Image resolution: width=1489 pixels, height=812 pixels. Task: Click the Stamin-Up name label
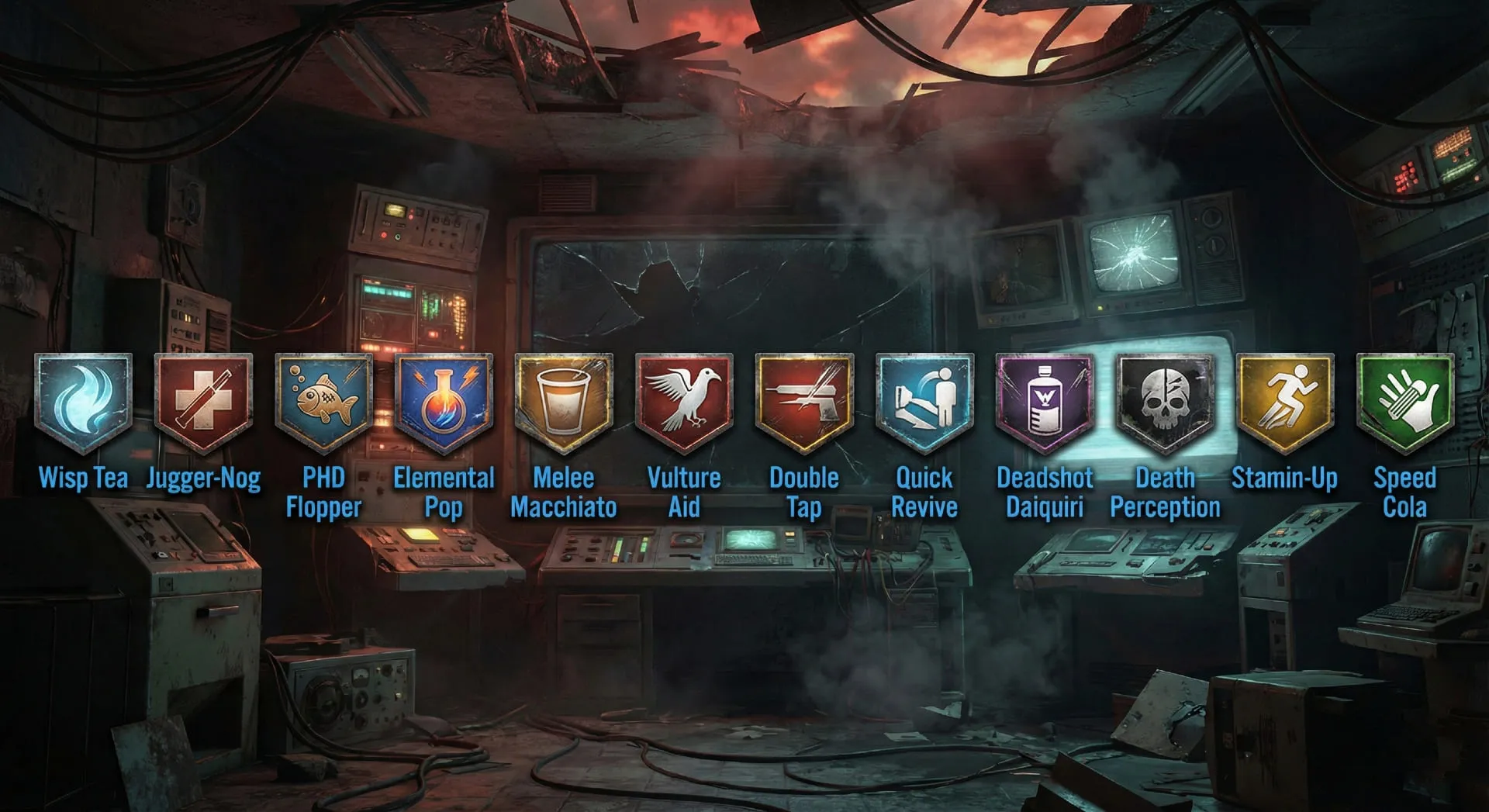[x=1285, y=479]
